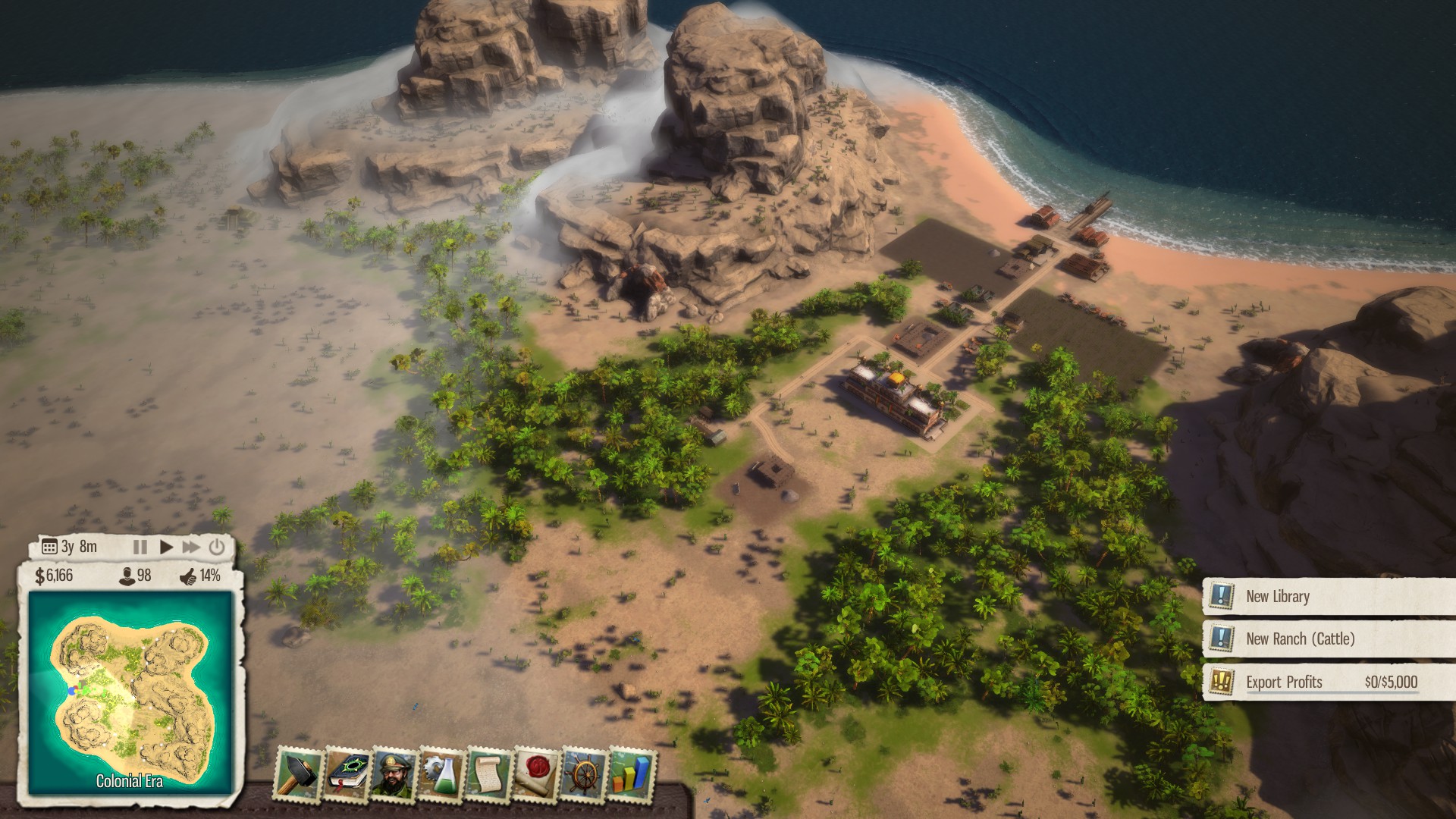Check the thumbs-up approval rating
Image resolution: width=1456 pixels, height=819 pixels.
(188, 576)
